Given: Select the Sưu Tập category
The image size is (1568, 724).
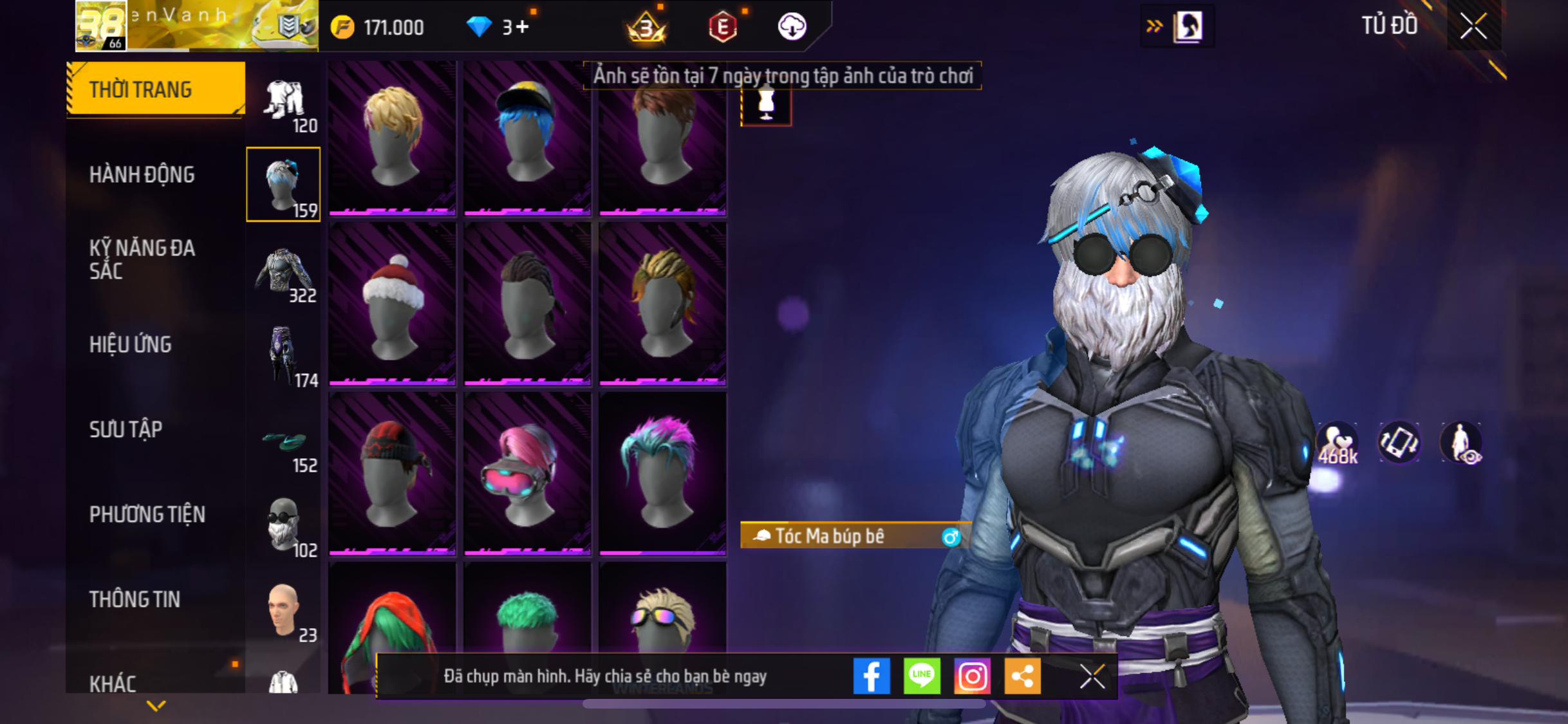Looking at the screenshot, I should (x=126, y=429).
